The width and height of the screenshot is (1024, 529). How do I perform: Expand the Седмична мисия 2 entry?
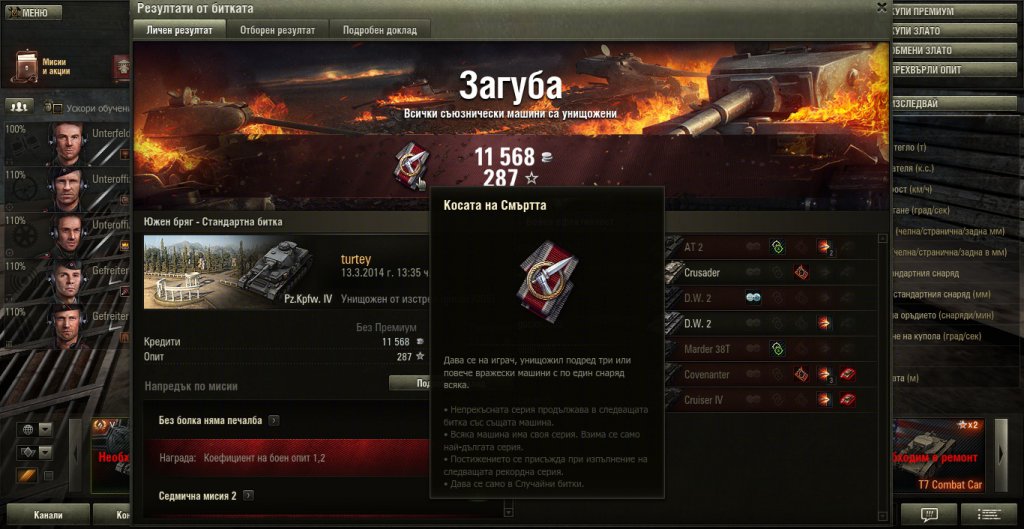(x=247, y=495)
